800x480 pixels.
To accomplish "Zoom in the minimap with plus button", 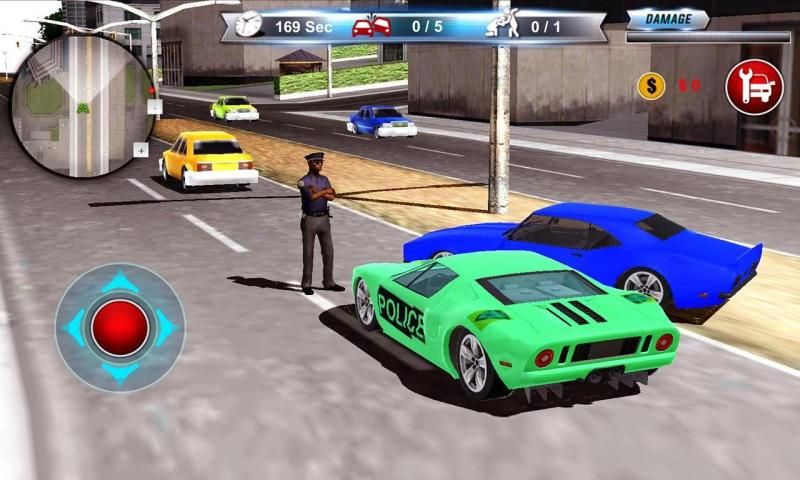I will pyautogui.click(x=141, y=150).
